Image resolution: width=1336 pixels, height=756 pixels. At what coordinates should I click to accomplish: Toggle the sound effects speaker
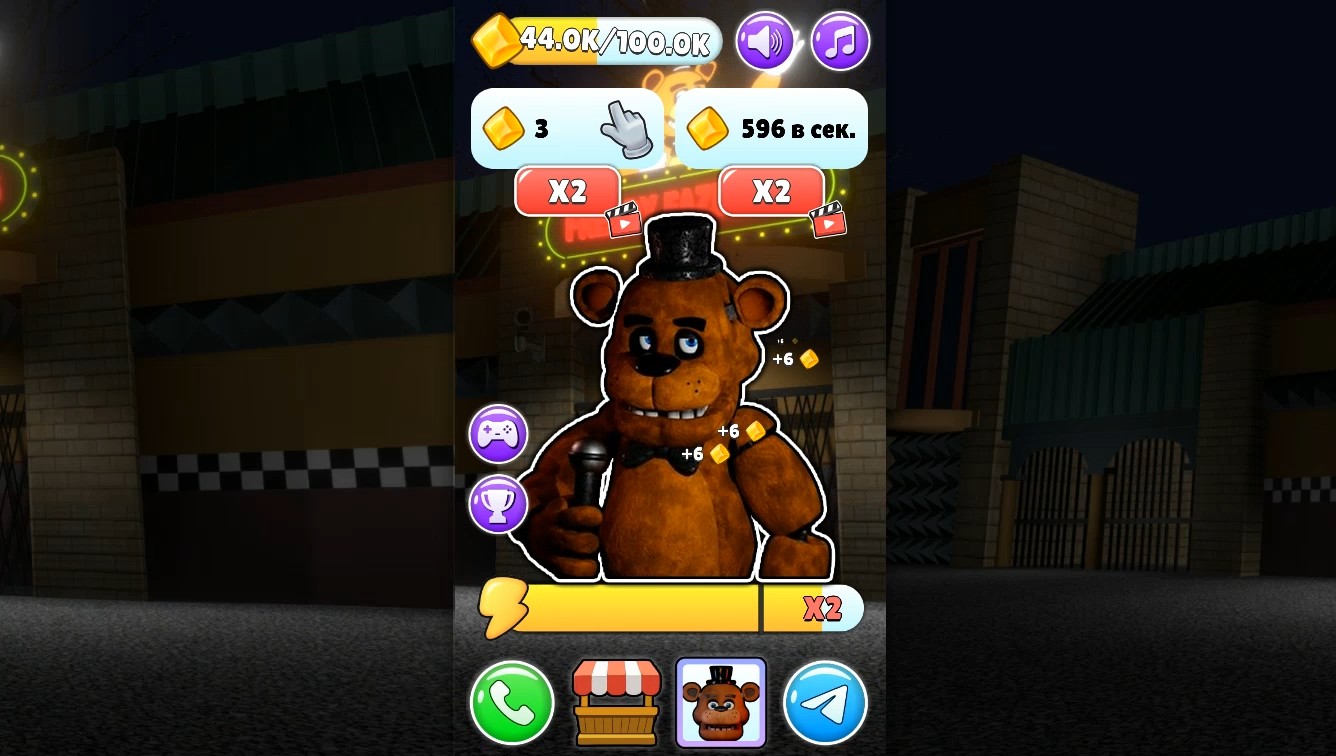pos(766,41)
